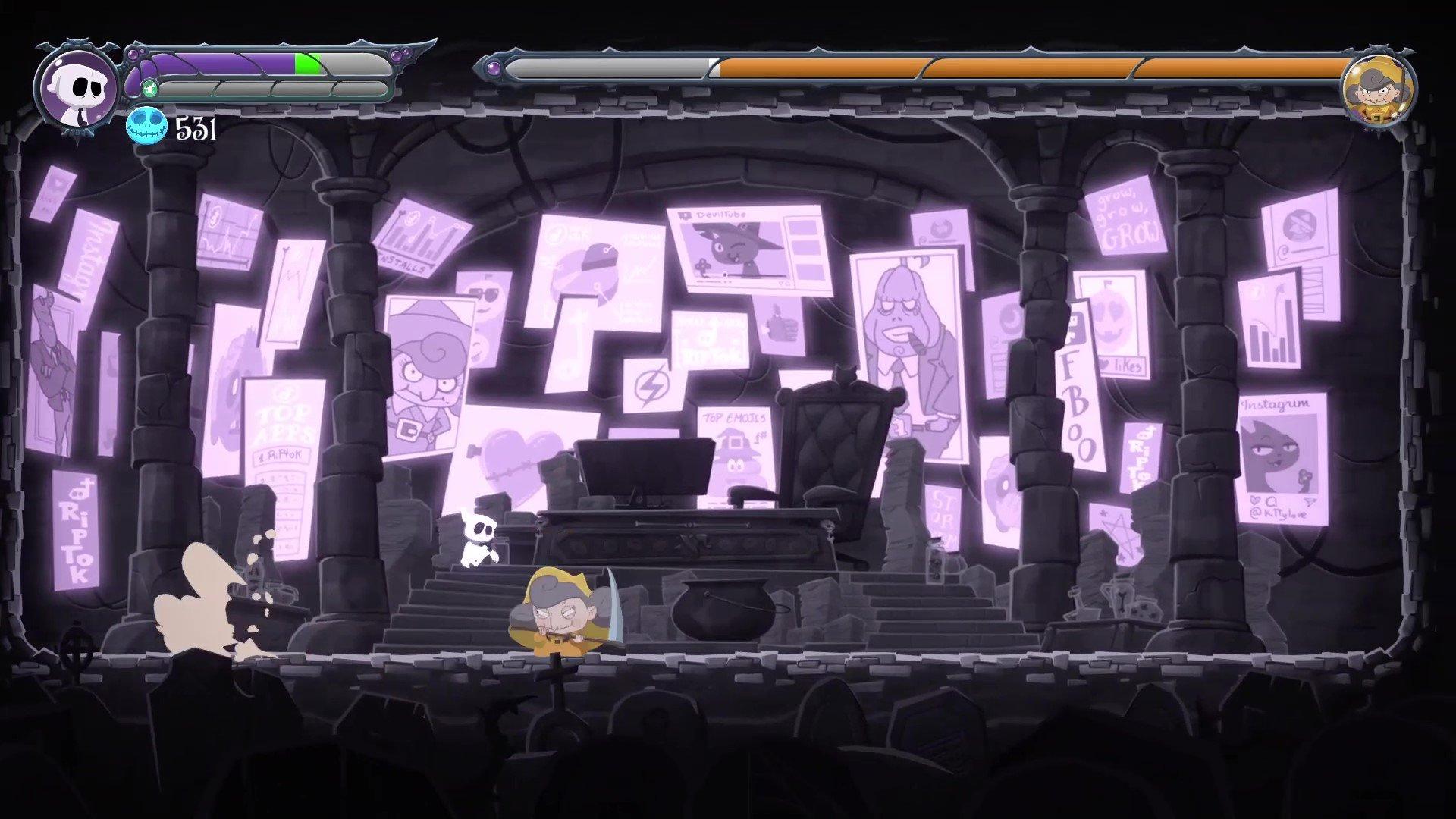Click the blue skull soul currency icon
Screen dimensions: 1456x819
pos(146,128)
